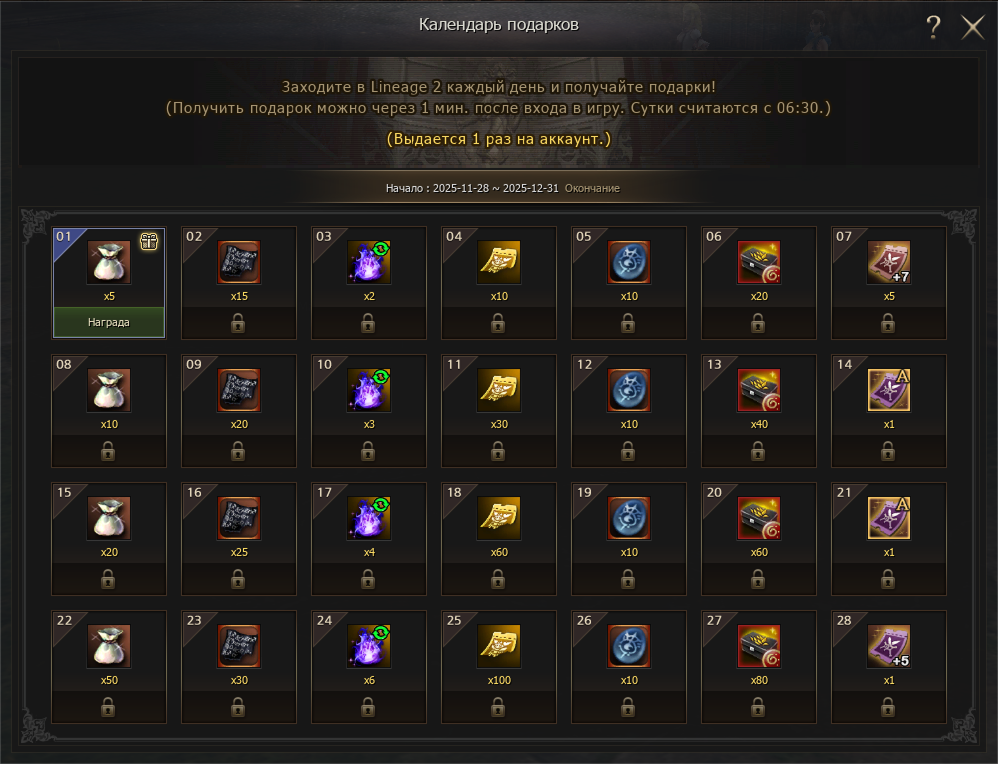
Task: Pick the day 04 golden ticket reward
Action: pyautogui.click(x=499, y=262)
